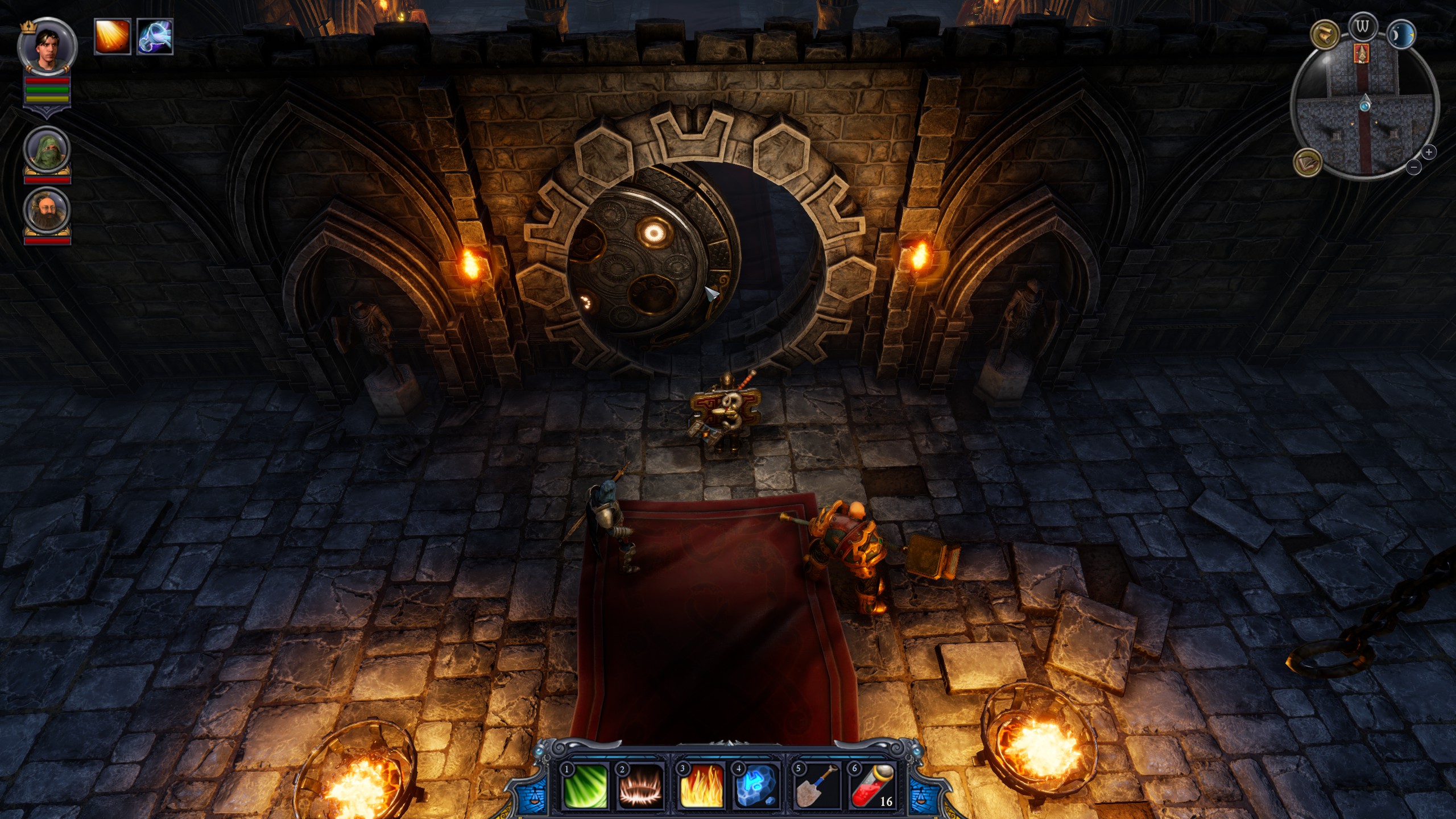Open the journal book icon by minimap

pyautogui.click(x=1308, y=162)
